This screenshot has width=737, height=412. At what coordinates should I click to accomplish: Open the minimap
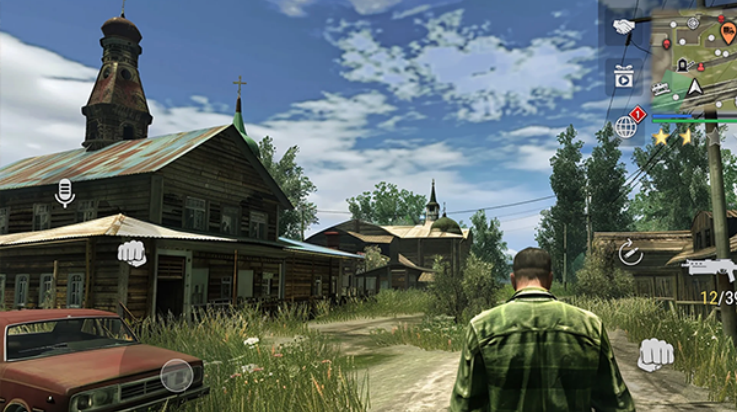(694, 55)
